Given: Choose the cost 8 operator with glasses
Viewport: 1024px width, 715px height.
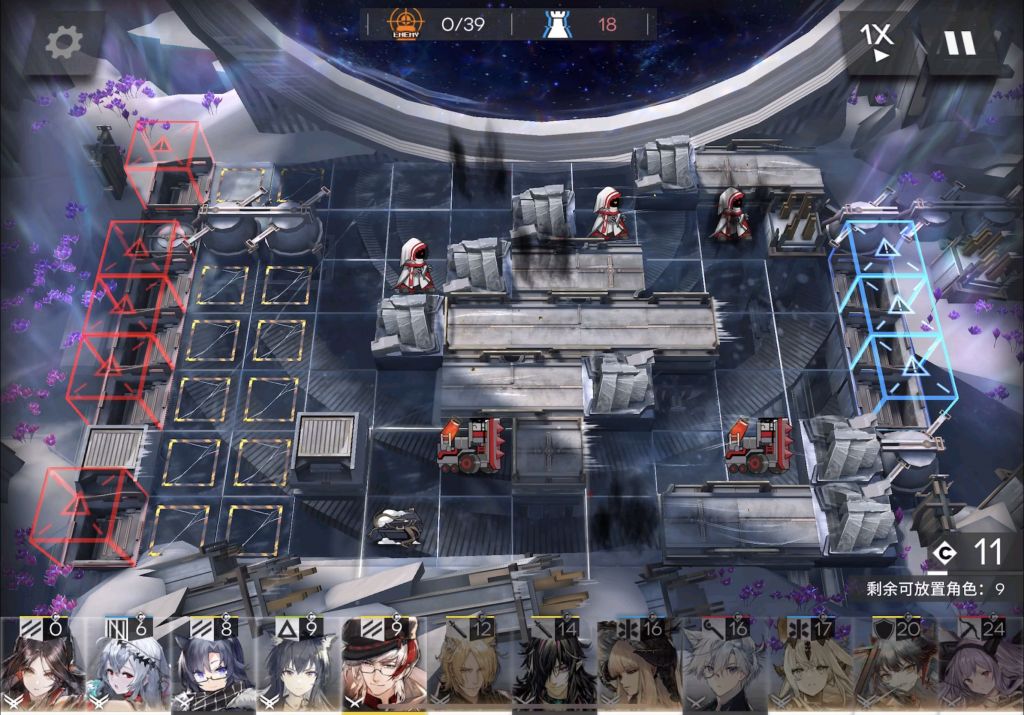Looking at the screenshot, I should [213, 664].
